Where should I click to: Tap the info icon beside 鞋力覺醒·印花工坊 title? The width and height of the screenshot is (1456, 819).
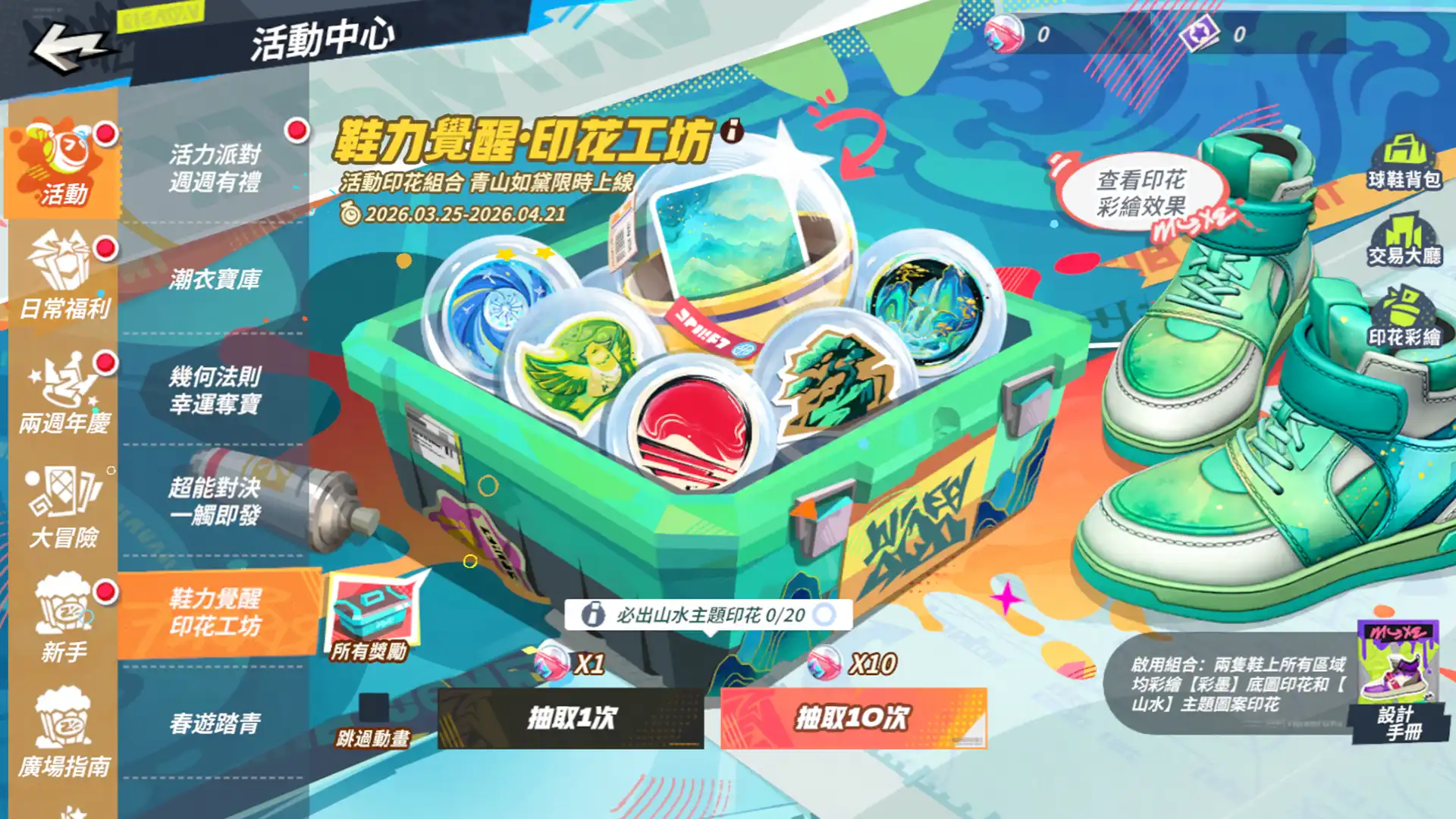point(733,133)
